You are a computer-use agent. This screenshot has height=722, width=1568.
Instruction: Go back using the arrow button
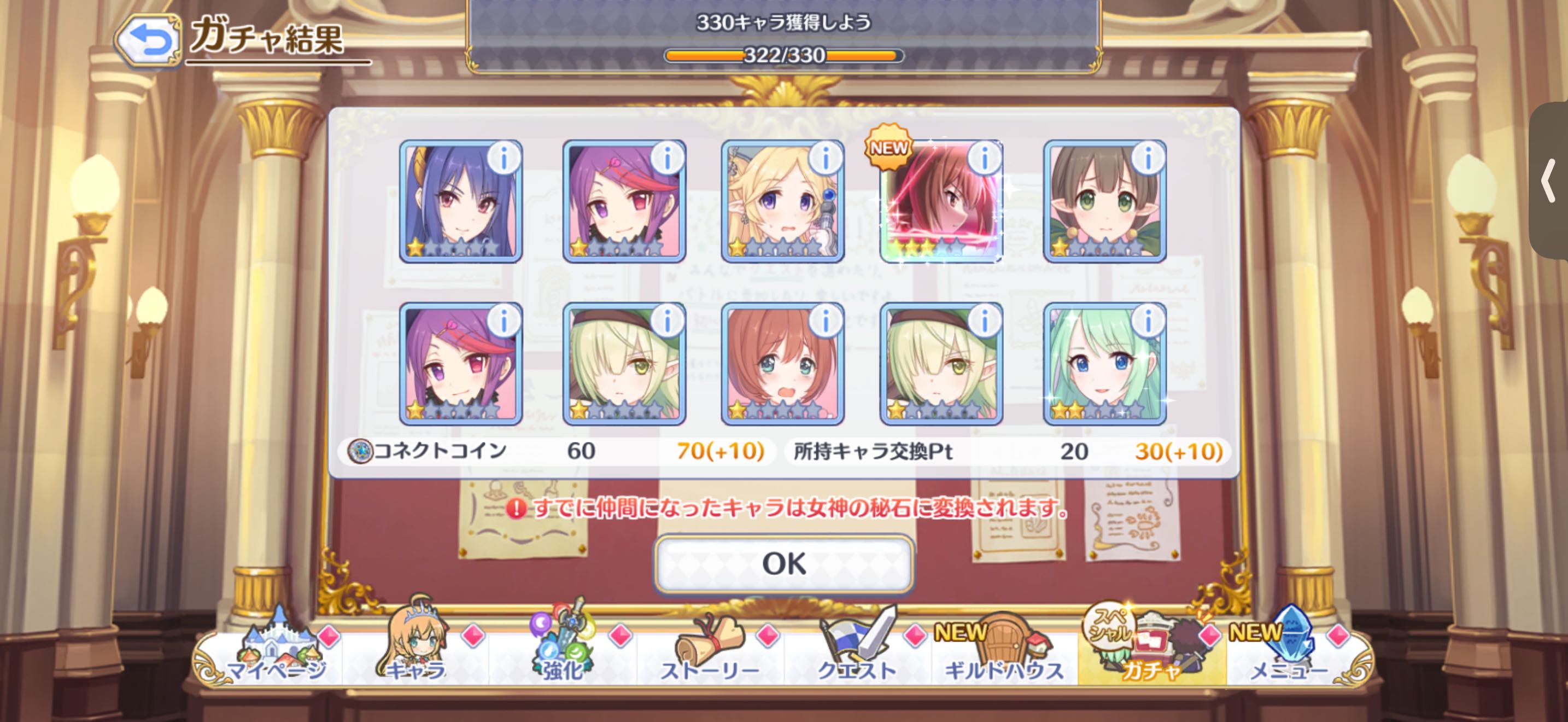tap(149, 40)
